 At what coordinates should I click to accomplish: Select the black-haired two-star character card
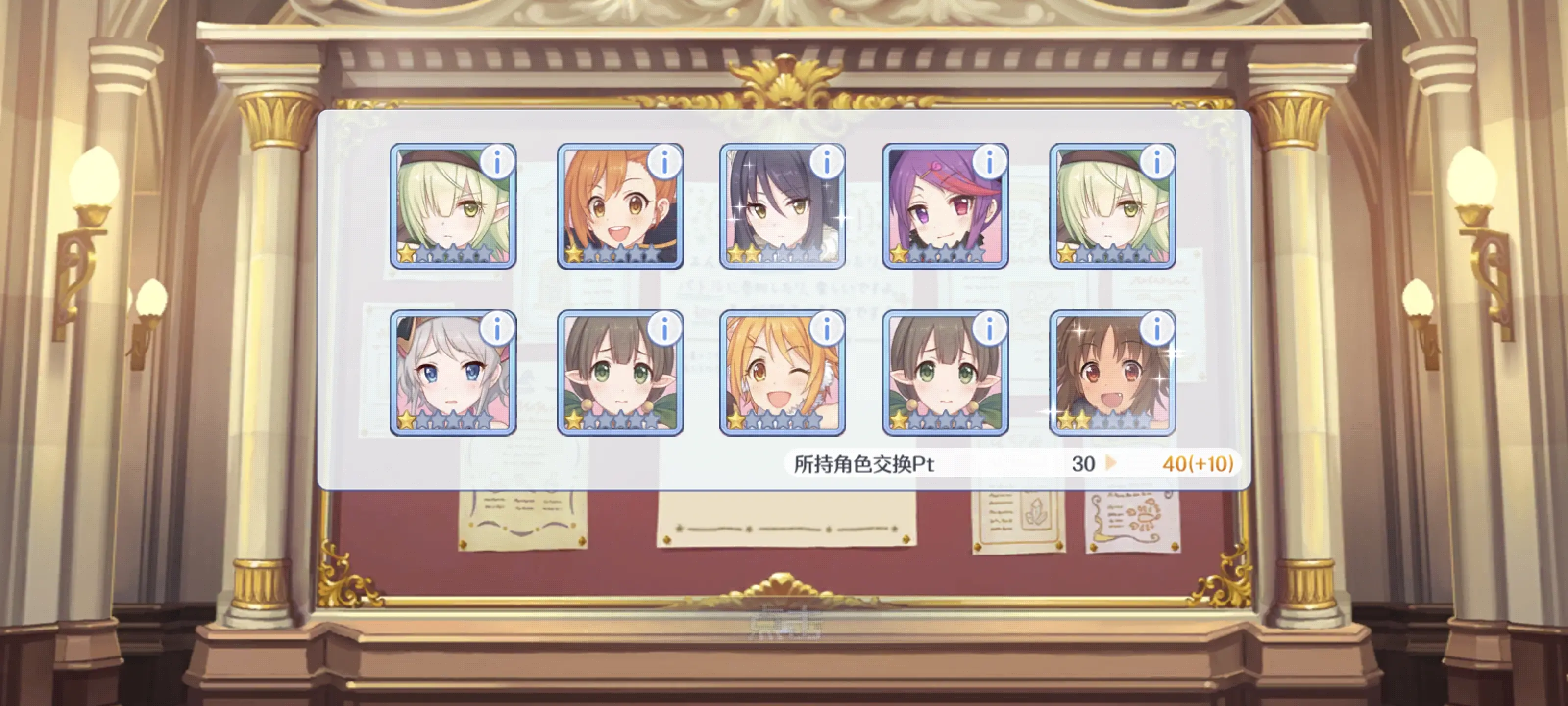[782, 207]
